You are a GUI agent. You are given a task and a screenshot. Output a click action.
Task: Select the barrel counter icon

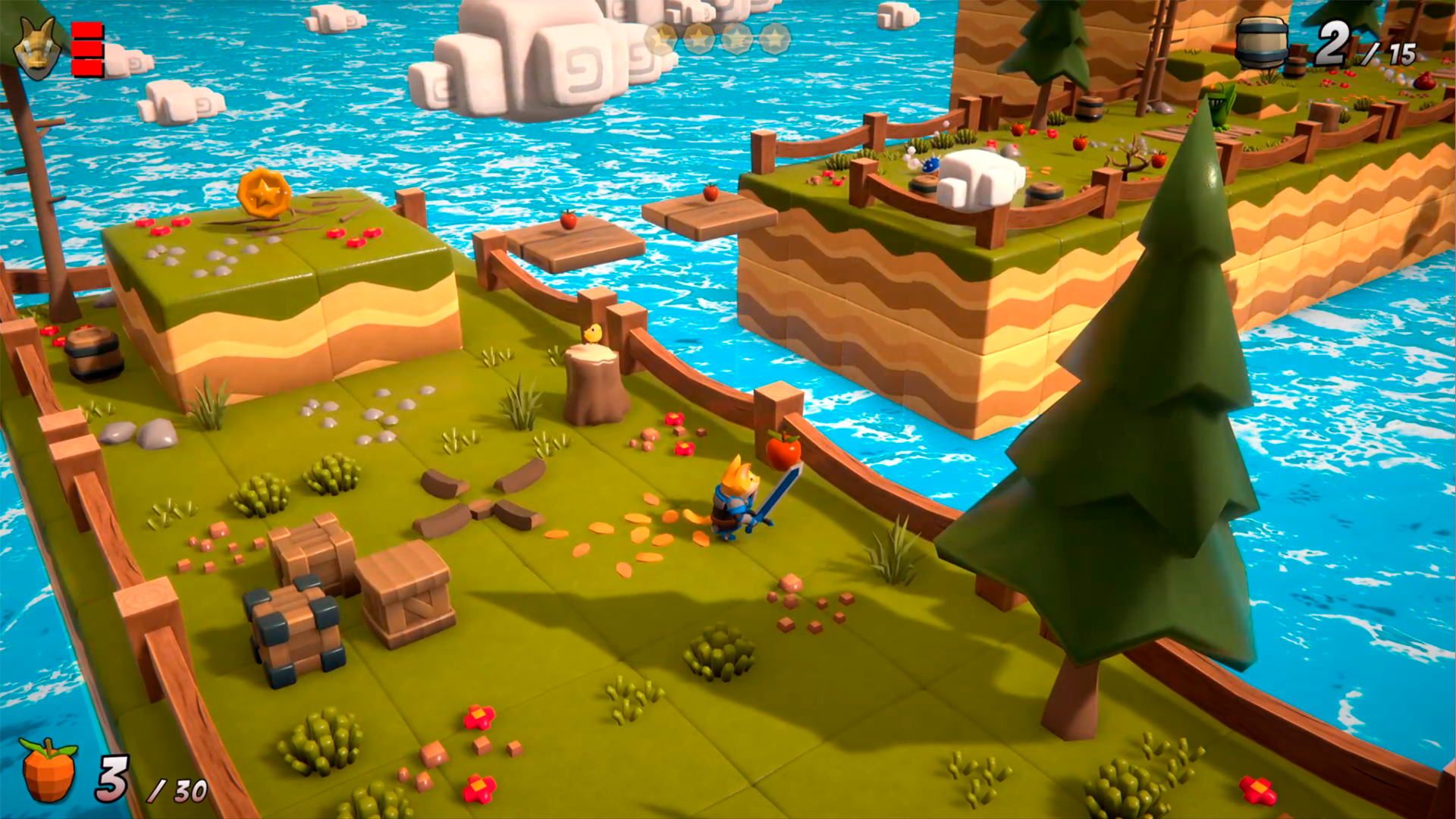1261,42
